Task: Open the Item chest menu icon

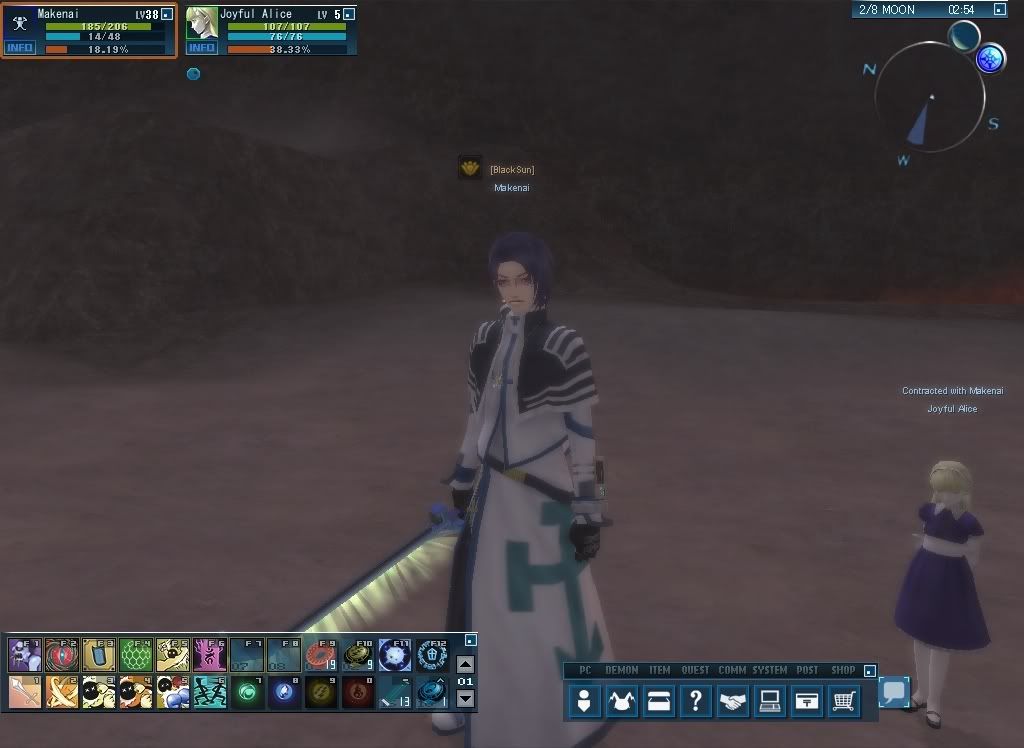Action: 658,702
